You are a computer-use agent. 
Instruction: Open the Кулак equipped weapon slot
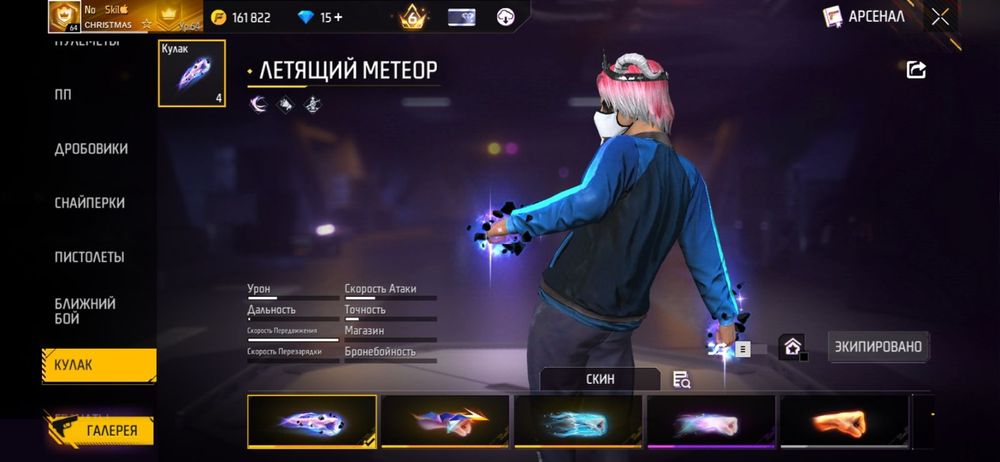point(192,73)
